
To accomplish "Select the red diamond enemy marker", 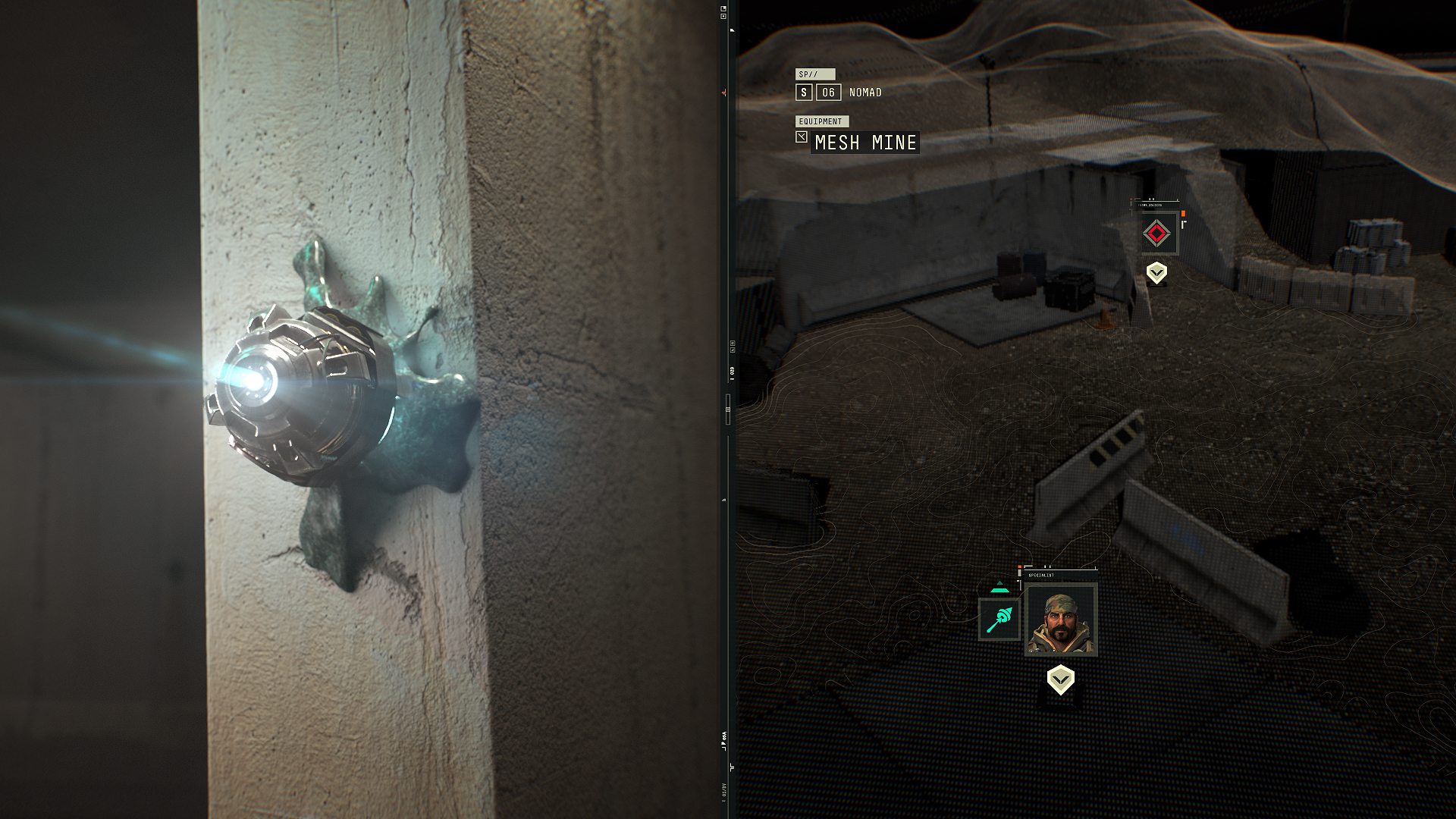I will 1156,234.
